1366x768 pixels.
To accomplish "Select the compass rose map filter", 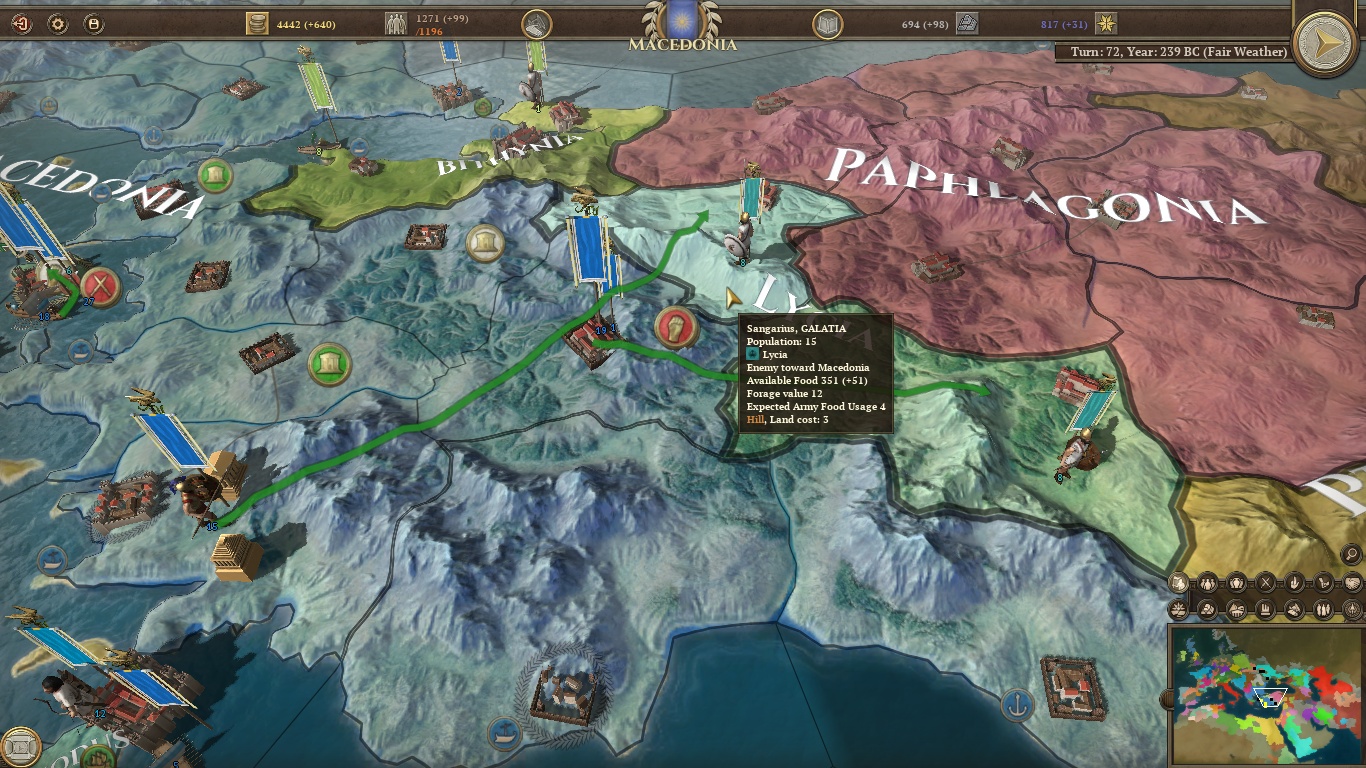I will 1352,609.
